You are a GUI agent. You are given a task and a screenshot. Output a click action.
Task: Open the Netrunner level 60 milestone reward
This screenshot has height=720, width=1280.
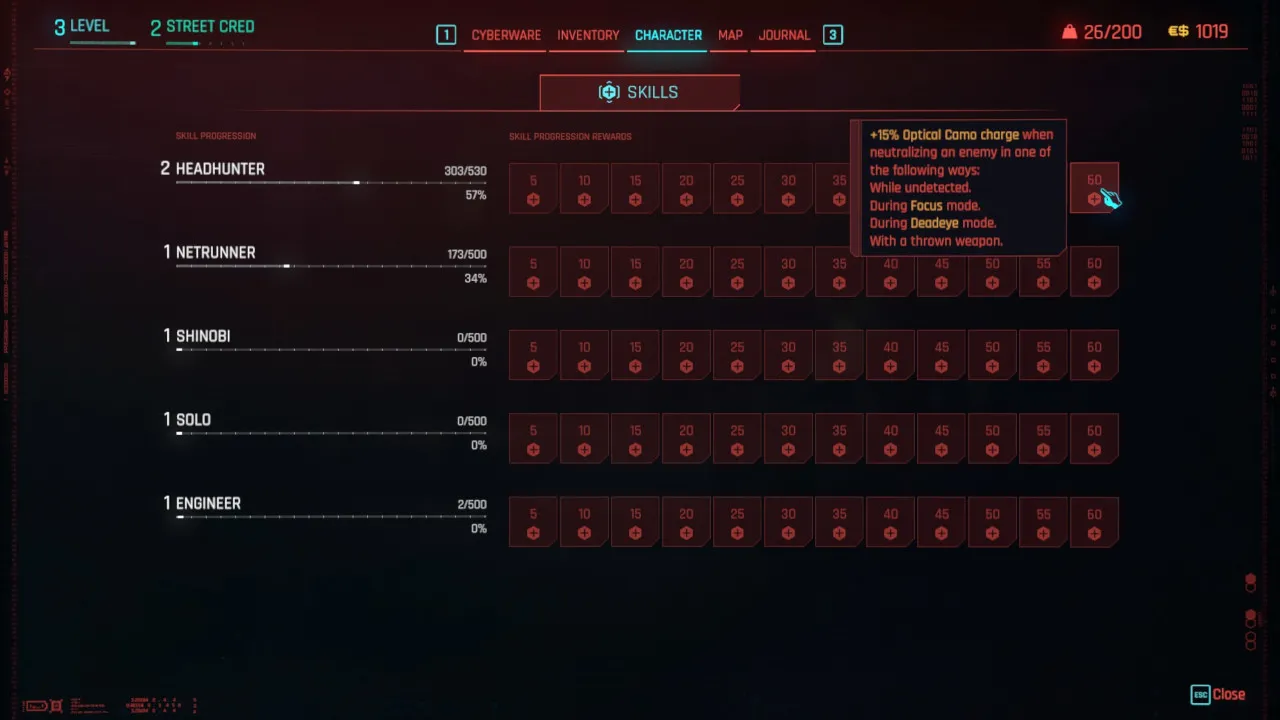(x=1094, y=271)
